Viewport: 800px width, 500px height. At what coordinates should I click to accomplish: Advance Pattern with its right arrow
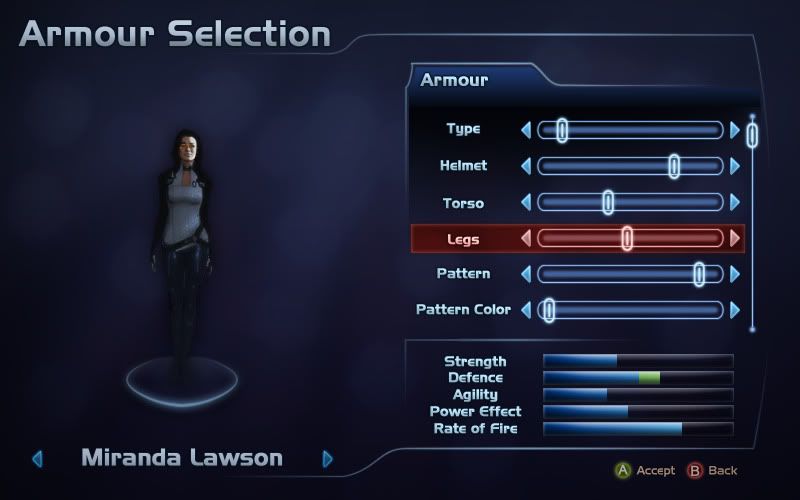pos(736,274)
